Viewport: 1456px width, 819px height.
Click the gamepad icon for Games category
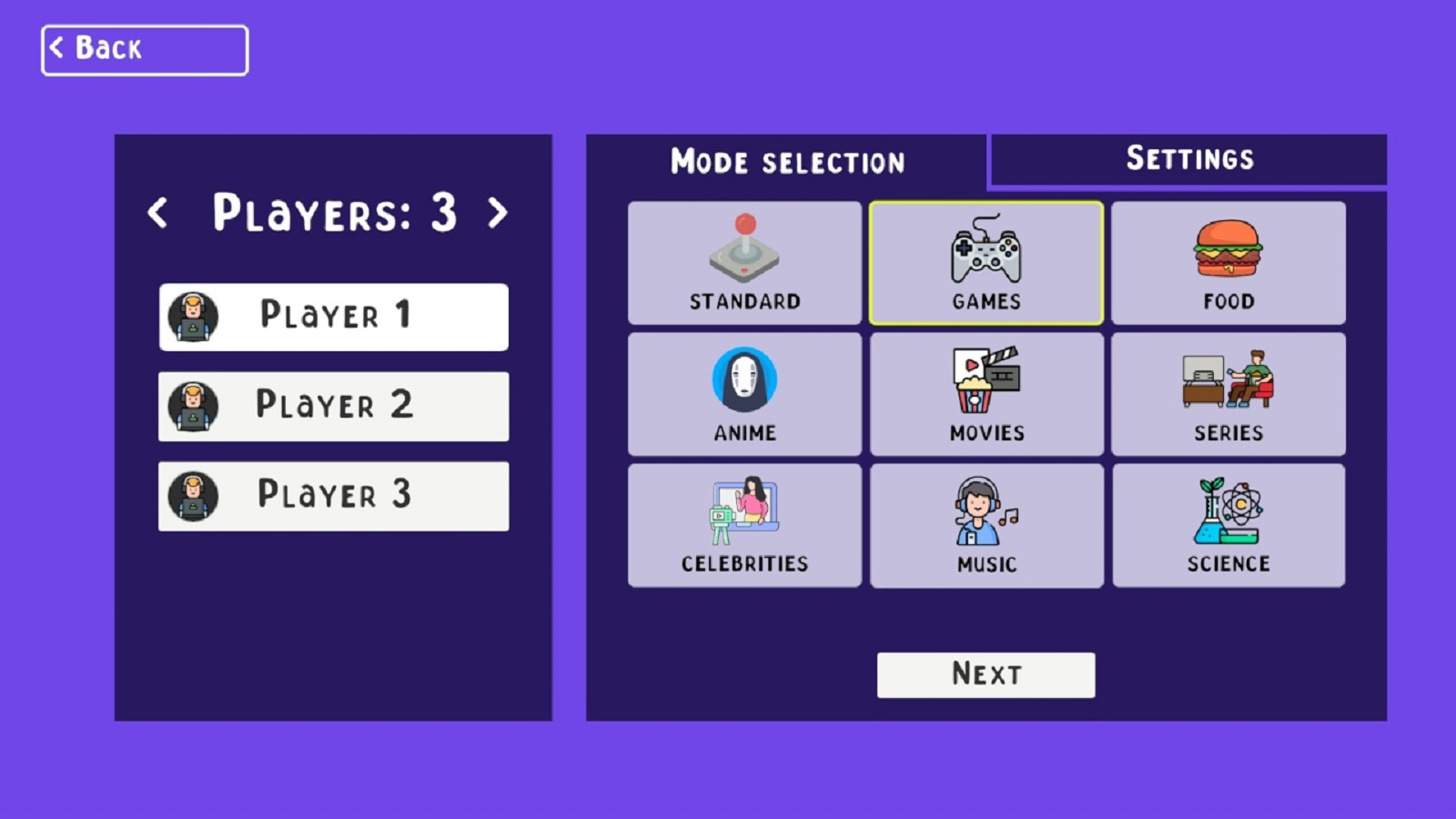click(x=986, y=250)
